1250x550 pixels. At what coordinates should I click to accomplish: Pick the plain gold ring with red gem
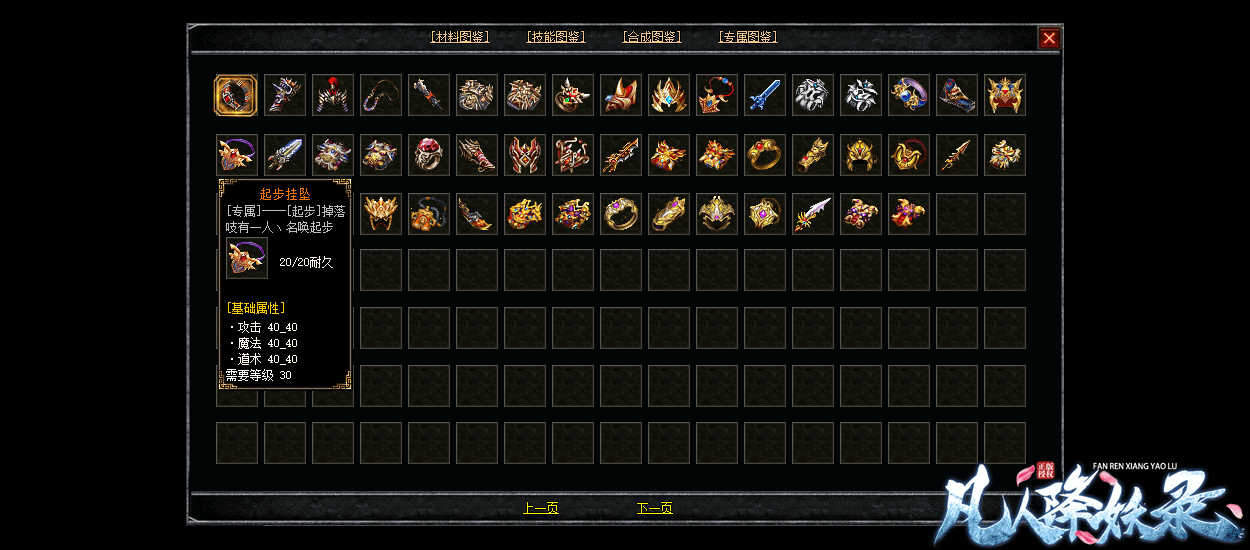765,155
